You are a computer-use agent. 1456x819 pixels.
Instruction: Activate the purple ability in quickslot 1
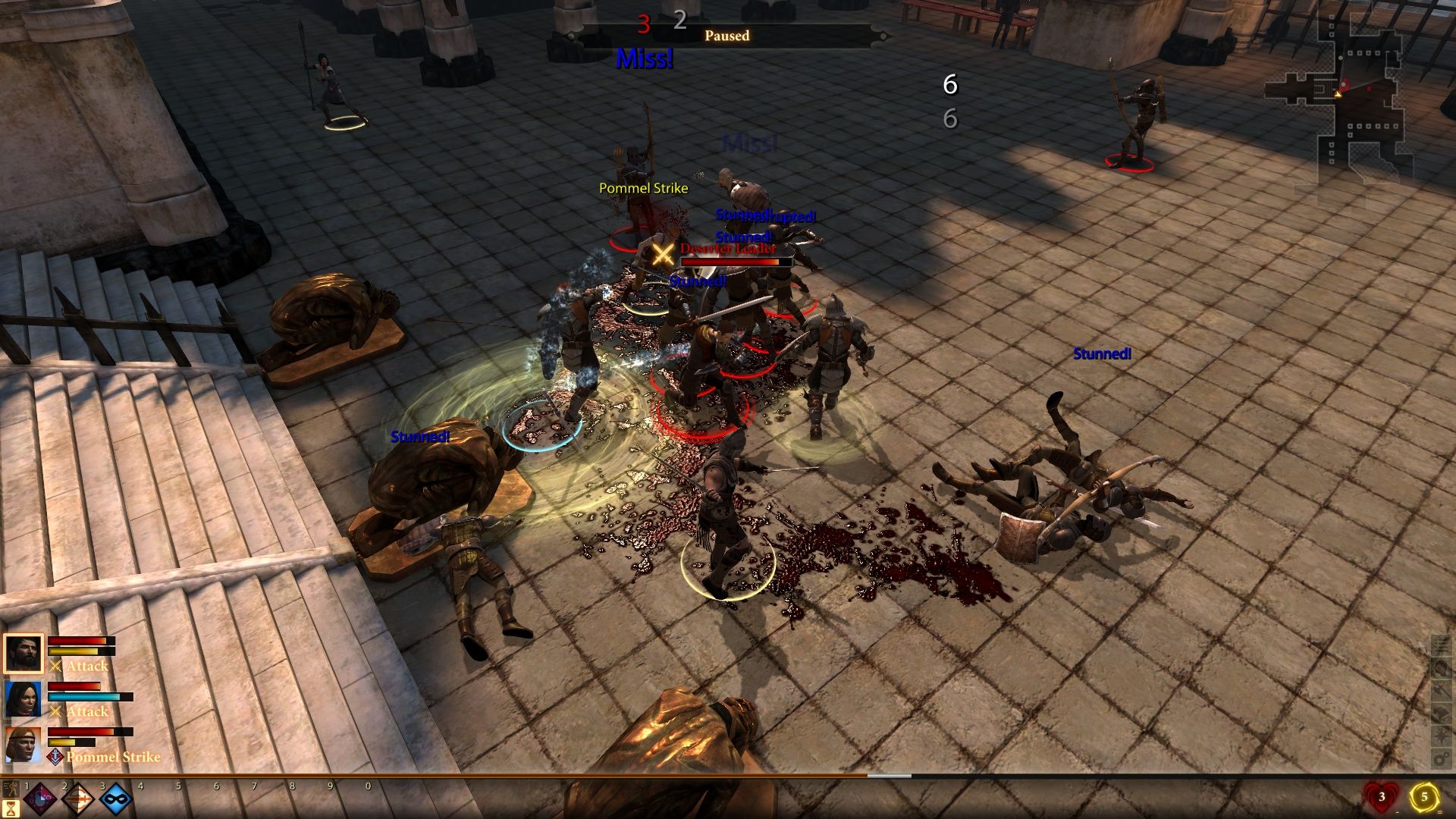[x=40, y=799]
